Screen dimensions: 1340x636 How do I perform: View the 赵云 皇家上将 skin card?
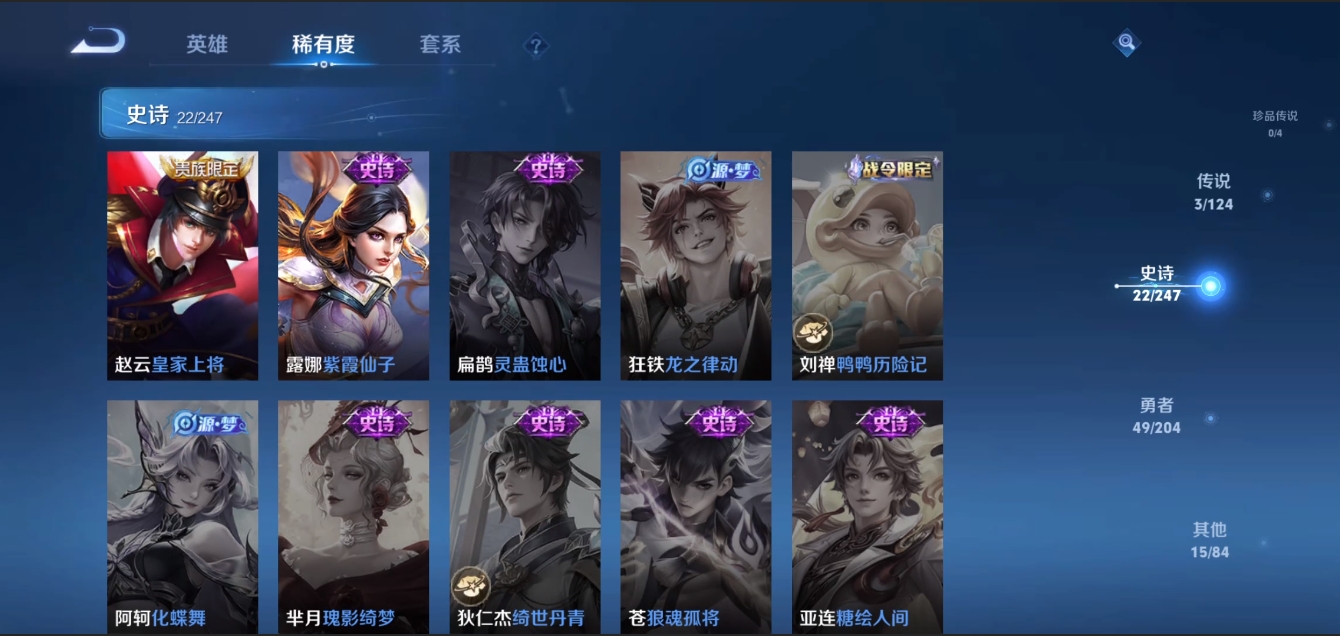coord(182,266)
